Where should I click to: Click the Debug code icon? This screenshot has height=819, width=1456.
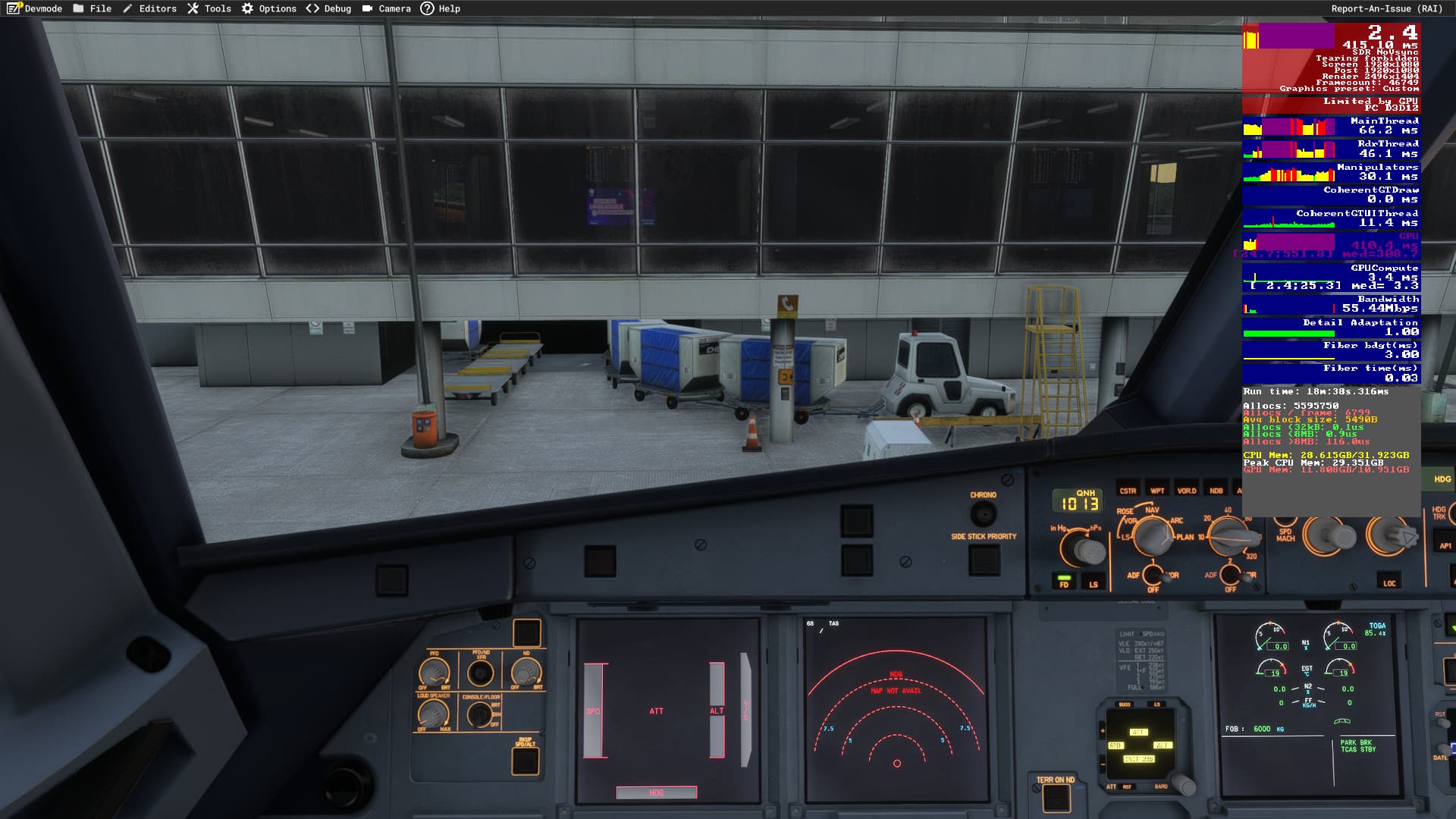(312, 8)
